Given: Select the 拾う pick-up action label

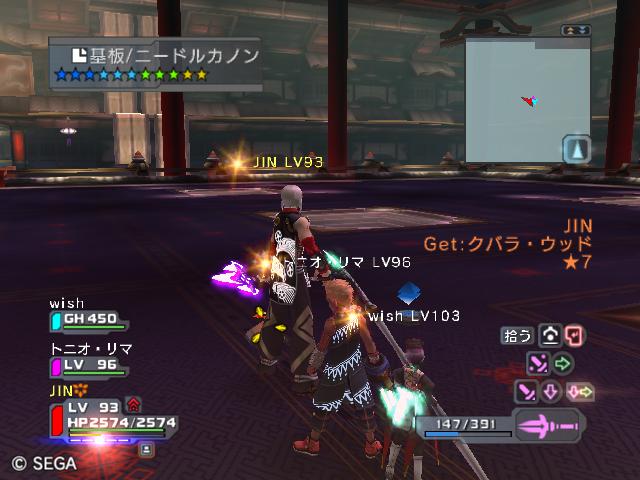Looking at the screenshot, I should coord(518,336).
